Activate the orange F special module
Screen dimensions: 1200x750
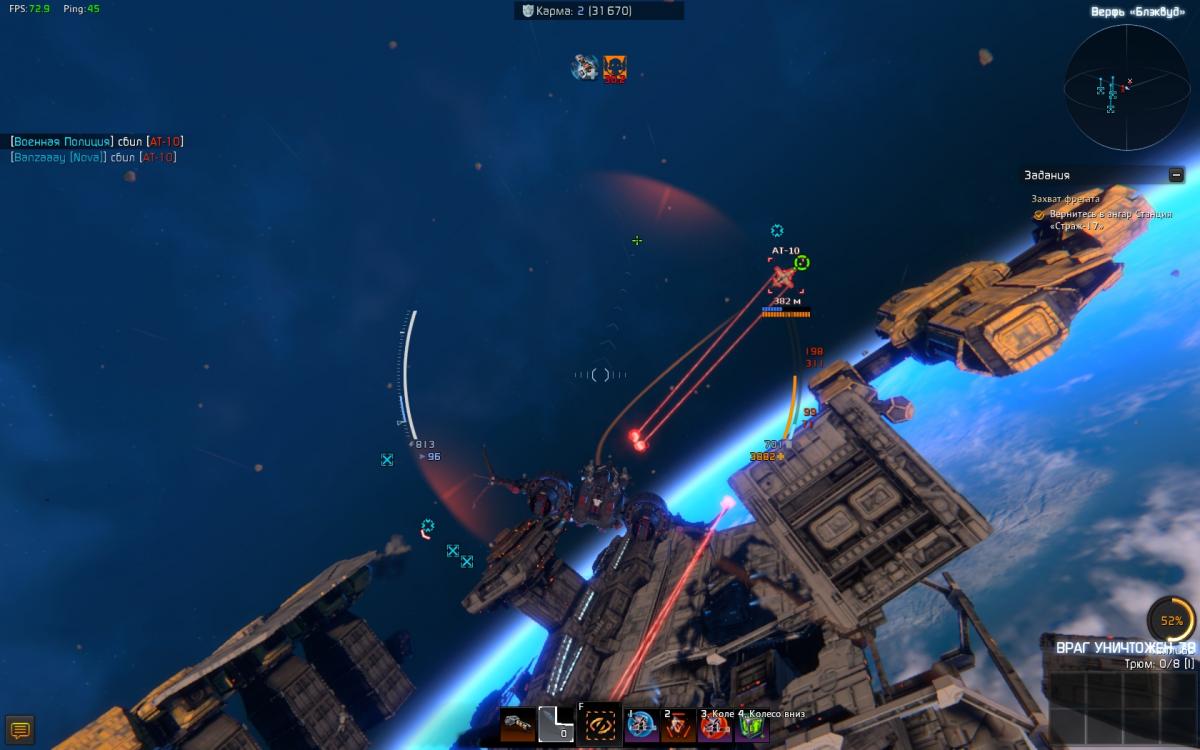coord(599,724)
